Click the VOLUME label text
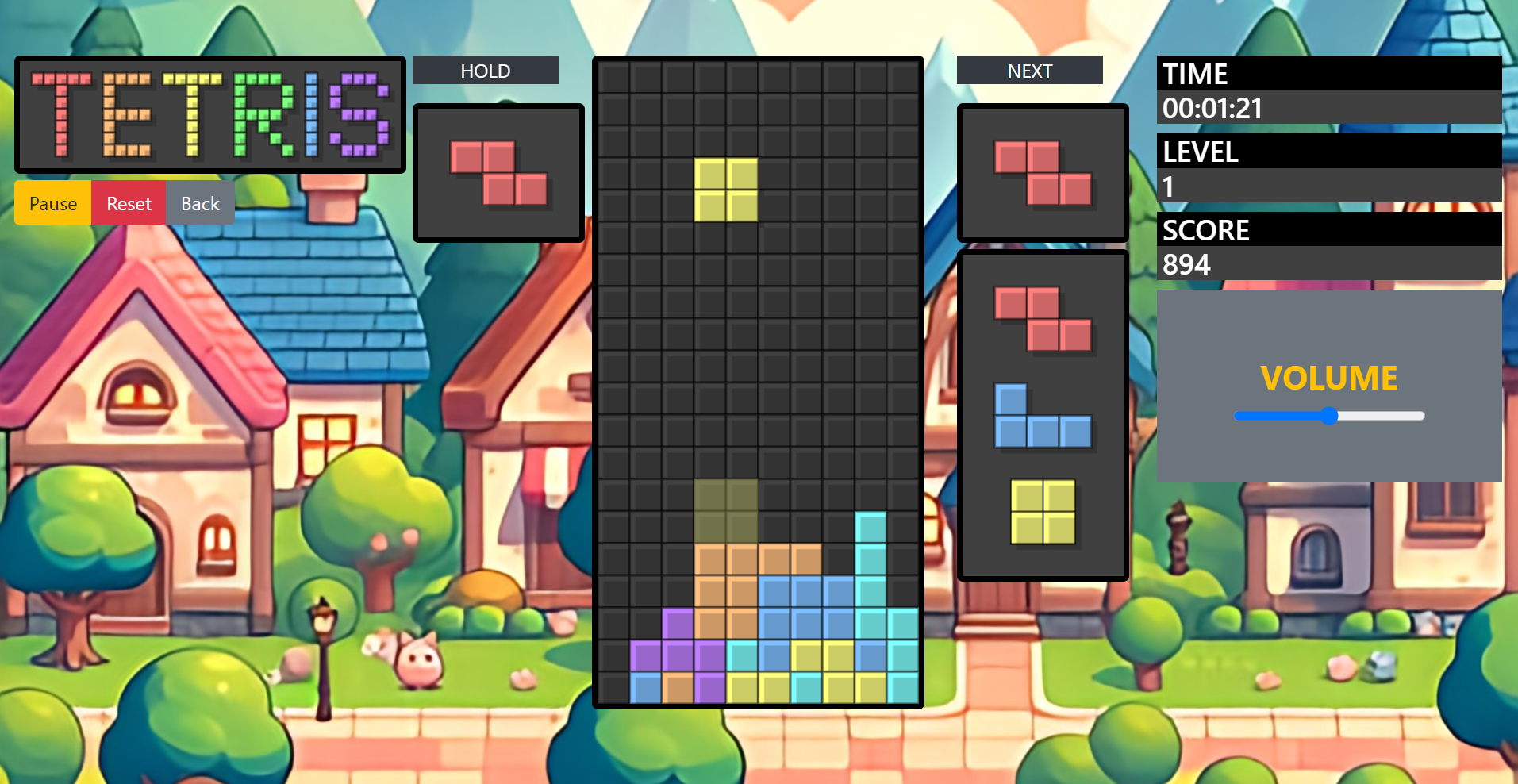The width and height of the screenshot is (1518, 784). tap(1329, 379)
